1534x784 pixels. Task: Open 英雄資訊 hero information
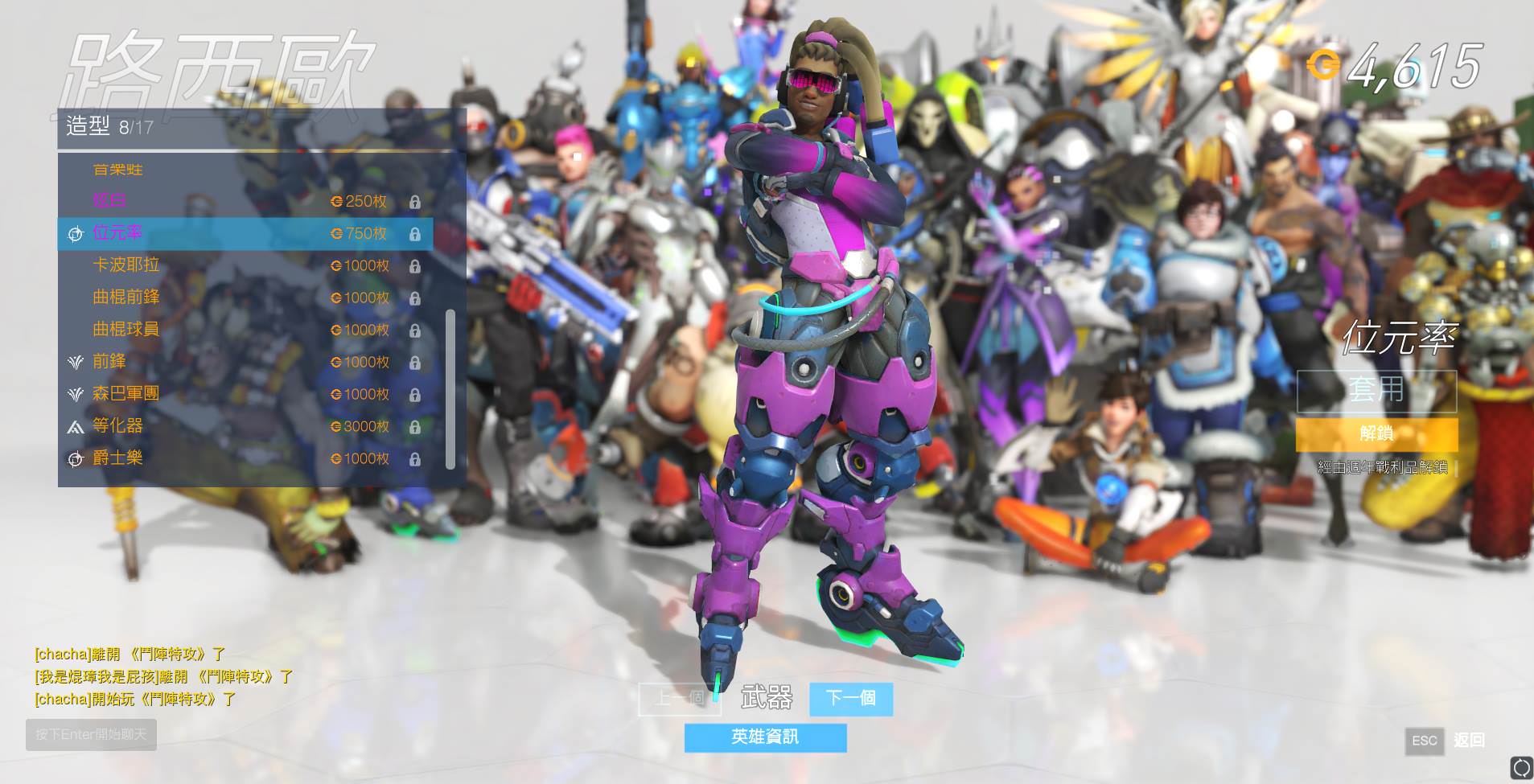(x=764, y=737)
